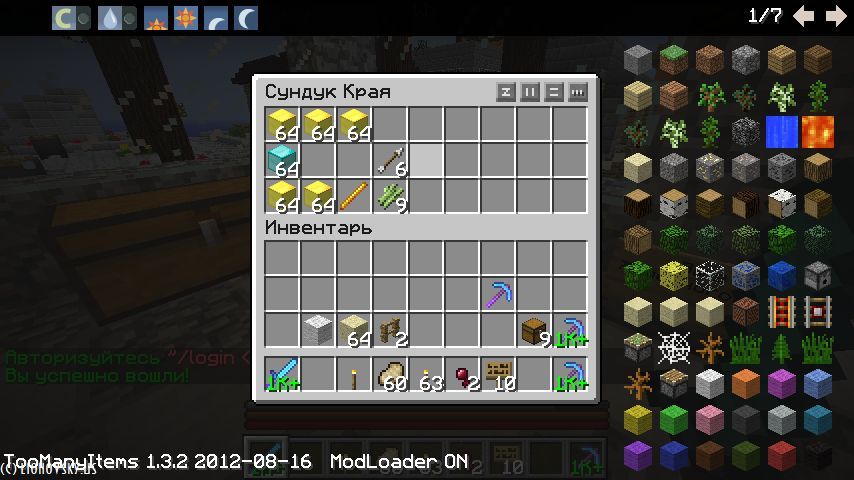Choose the grass block from the item panel
The width and height of the screenshot is (854, 480).
point(674,59)
